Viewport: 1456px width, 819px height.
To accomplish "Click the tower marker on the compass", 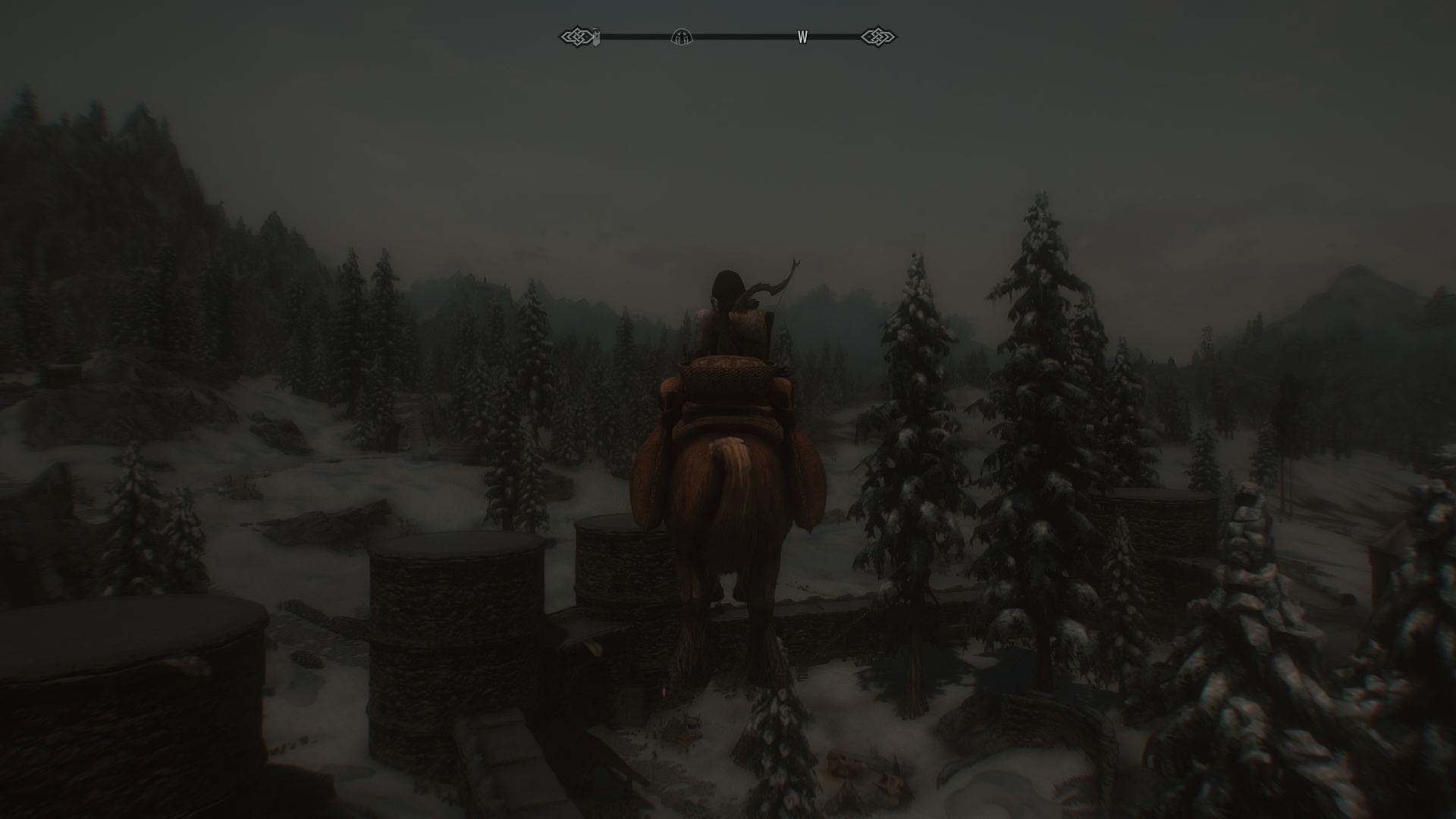I will click(x=597, y=36).
